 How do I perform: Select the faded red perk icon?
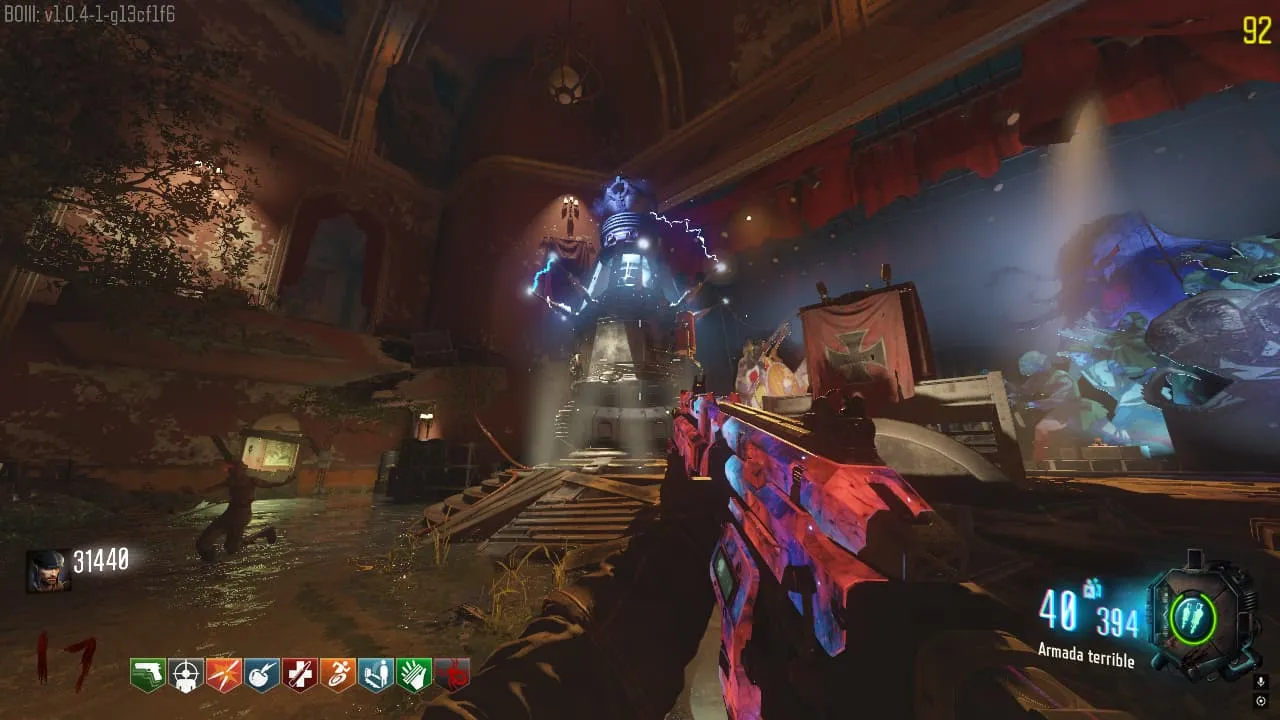452,675
